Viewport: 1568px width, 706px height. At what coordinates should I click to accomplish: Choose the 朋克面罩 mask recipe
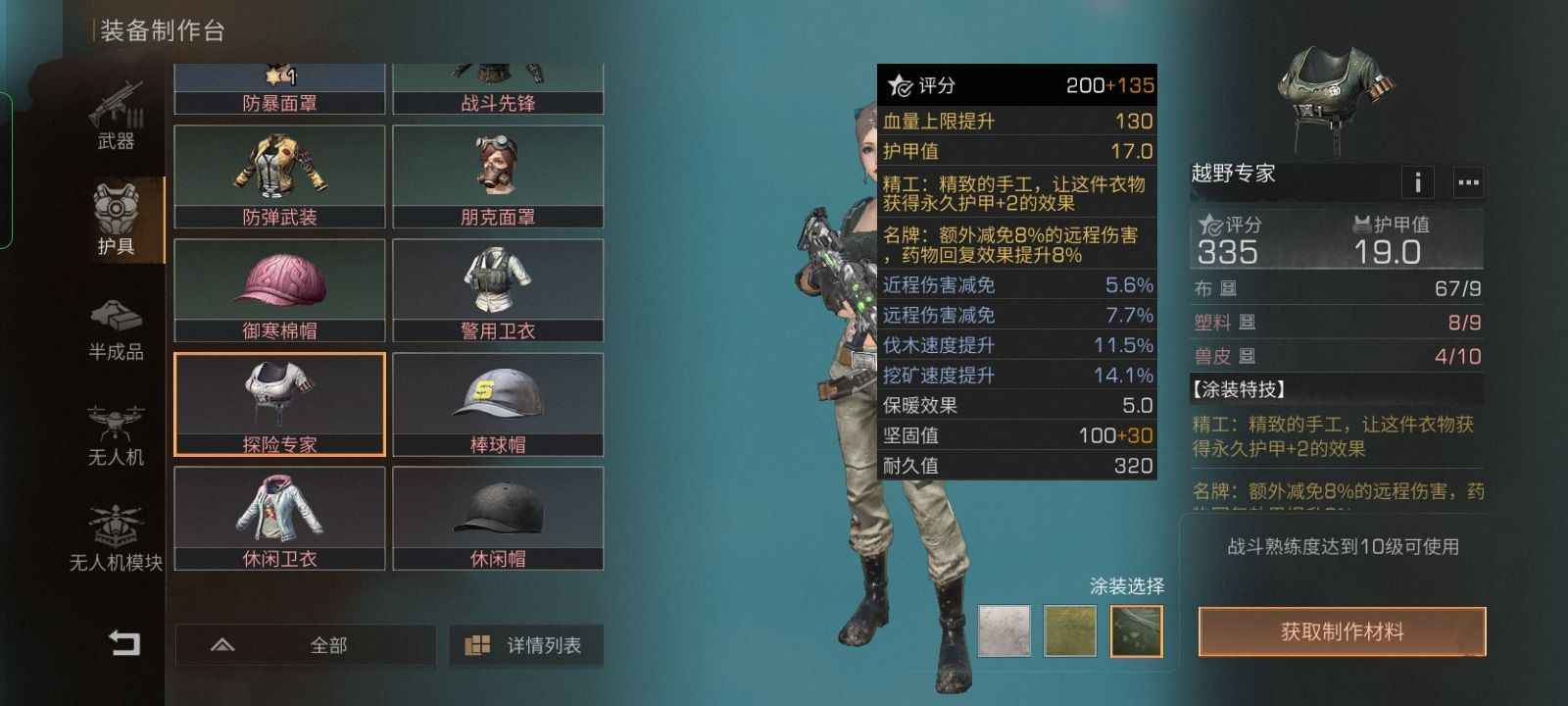click(498, 176)
